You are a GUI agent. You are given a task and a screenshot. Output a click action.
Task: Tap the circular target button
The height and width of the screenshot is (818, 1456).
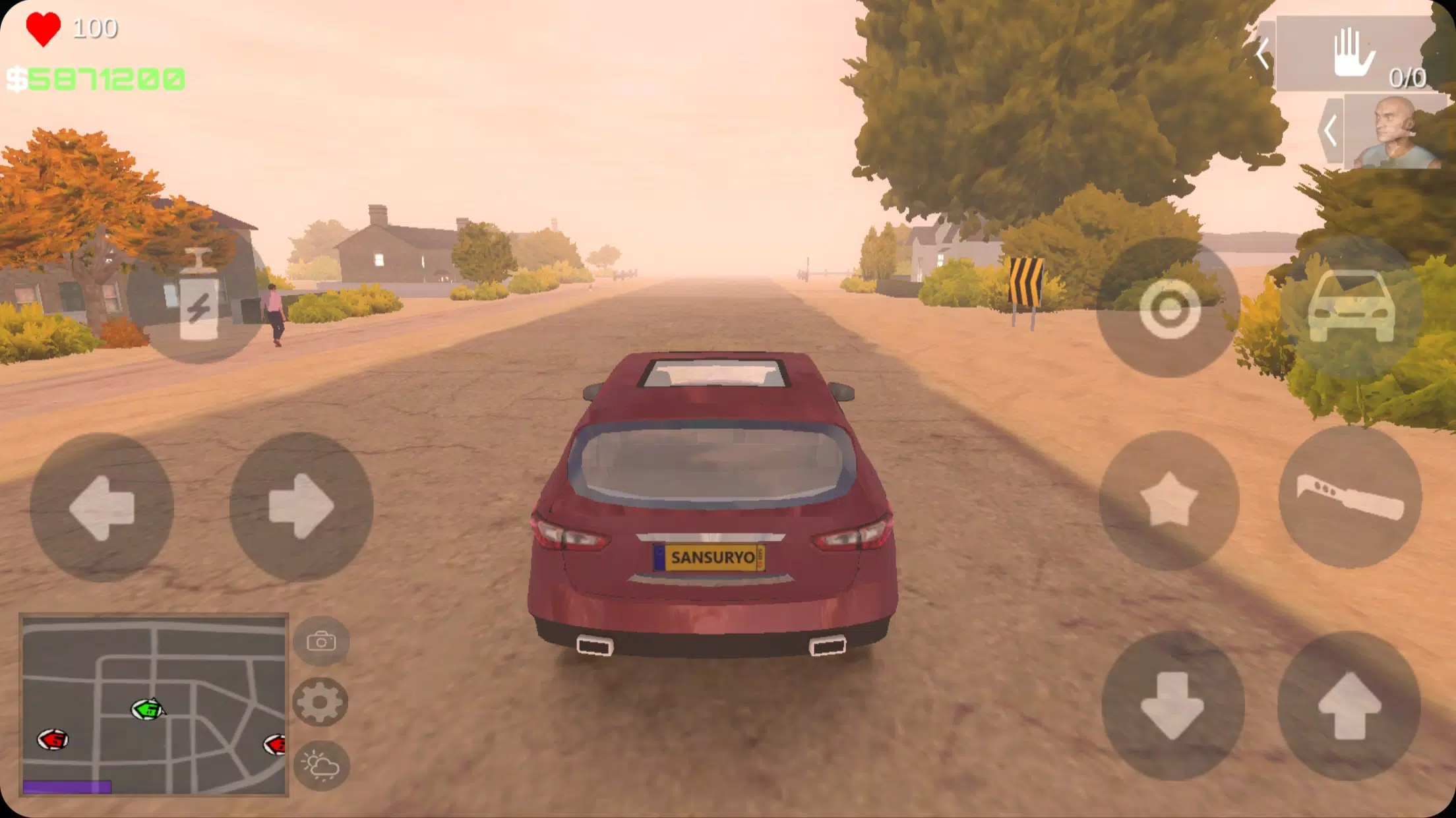(1169, 308)
